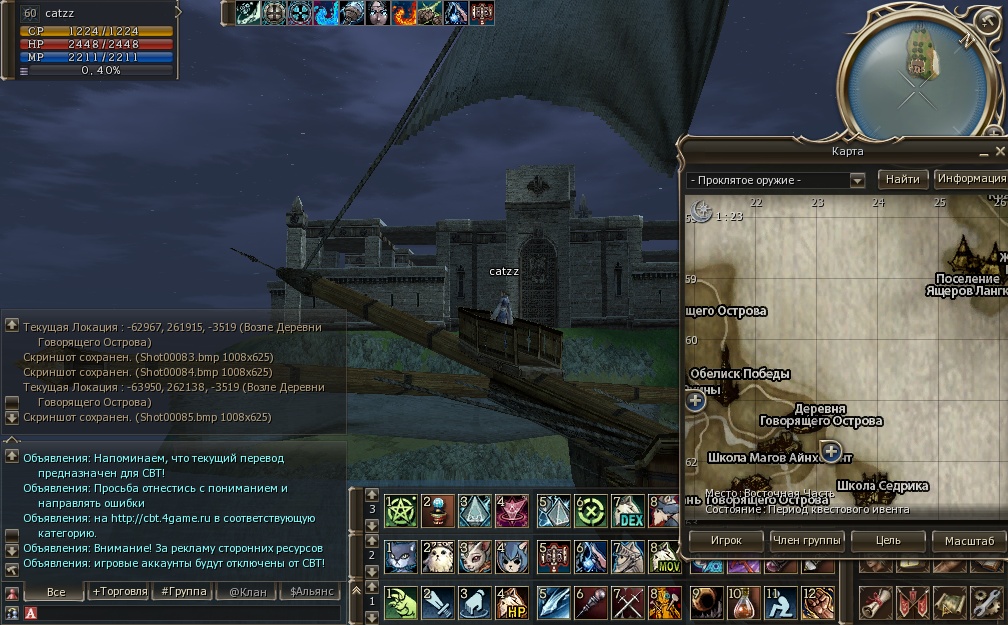Select the Член группы map button
The width and height of the screenshot is (1008, 625).
pyautogui.click(x=806, y=541)
